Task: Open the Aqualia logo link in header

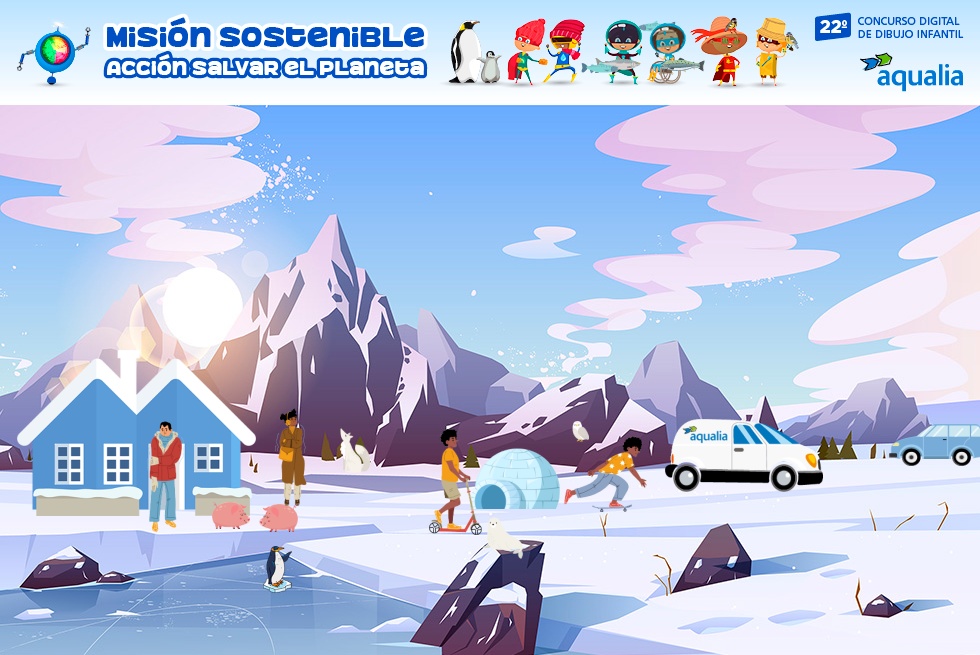Action: [911, 71]
